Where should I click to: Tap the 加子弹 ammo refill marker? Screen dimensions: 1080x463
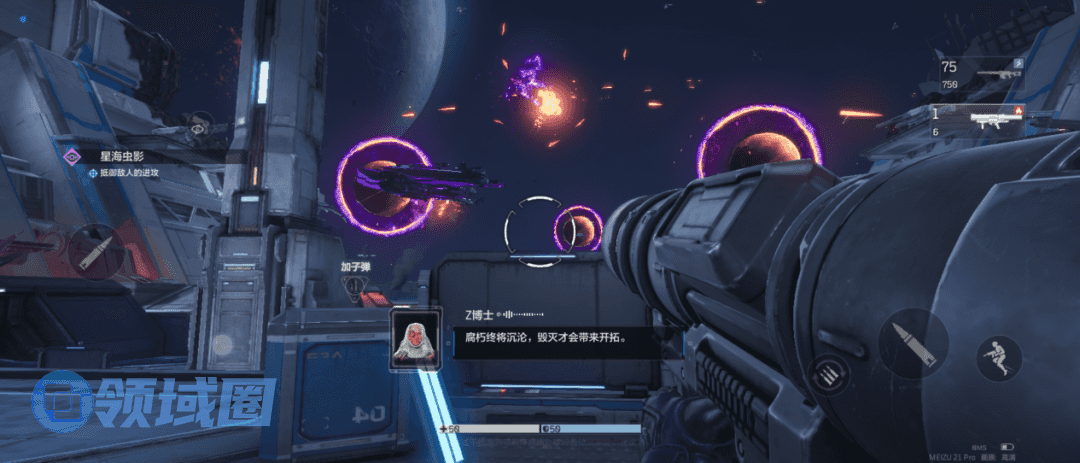click(356, 285)
